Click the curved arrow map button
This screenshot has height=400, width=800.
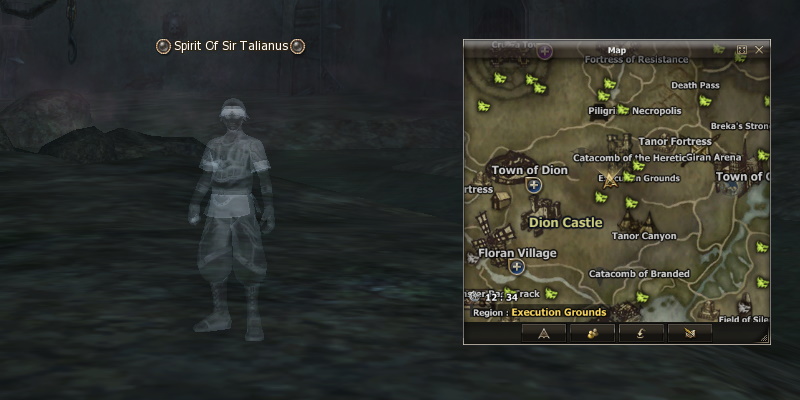click(x=640, y=333)
